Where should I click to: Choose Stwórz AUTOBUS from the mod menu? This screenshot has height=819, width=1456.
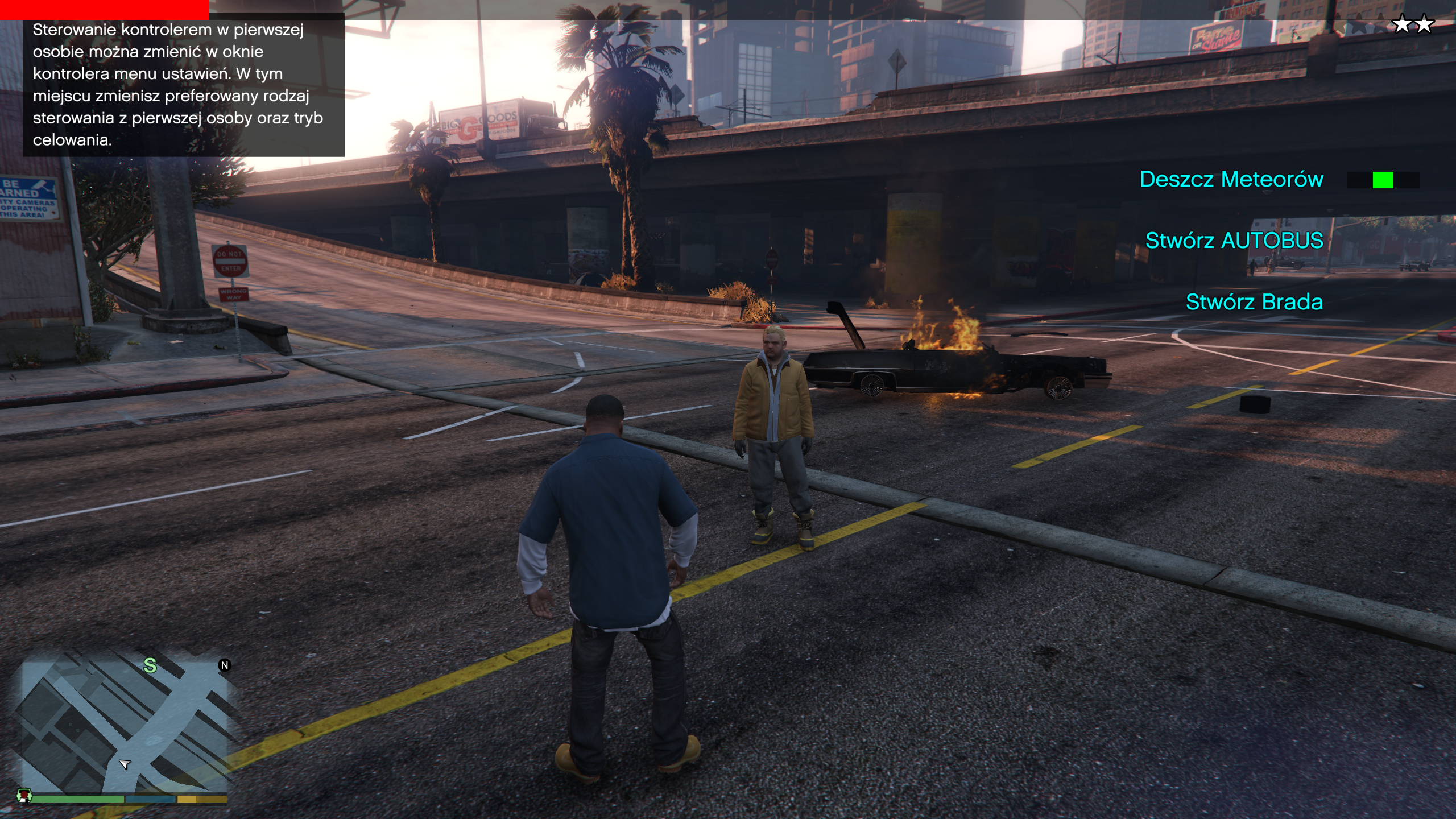tap(1234, 241)
